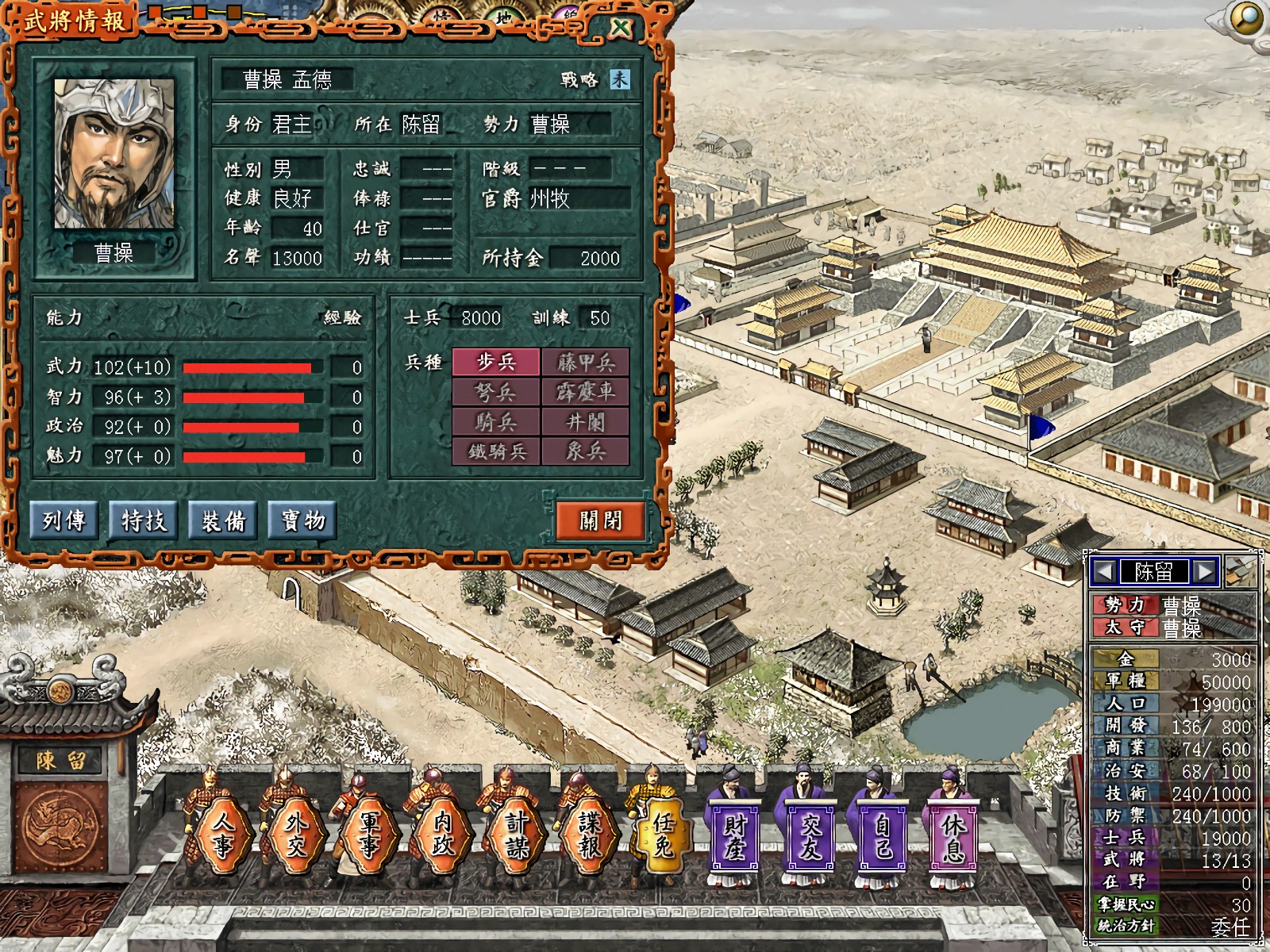1270x952 pixels.
Task: Open the 計謀 stratagem command
Action: coord(516,835)
